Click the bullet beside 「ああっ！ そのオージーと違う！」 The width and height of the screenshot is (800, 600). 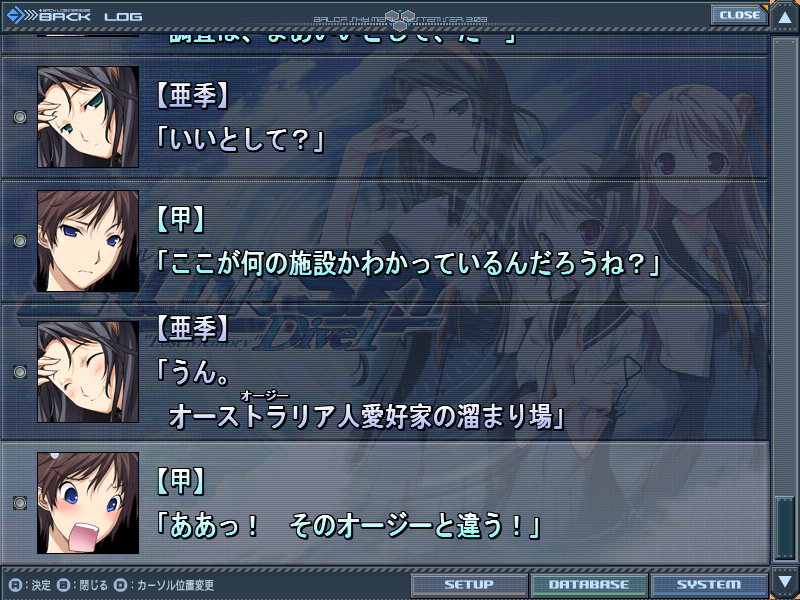point(19,503)
